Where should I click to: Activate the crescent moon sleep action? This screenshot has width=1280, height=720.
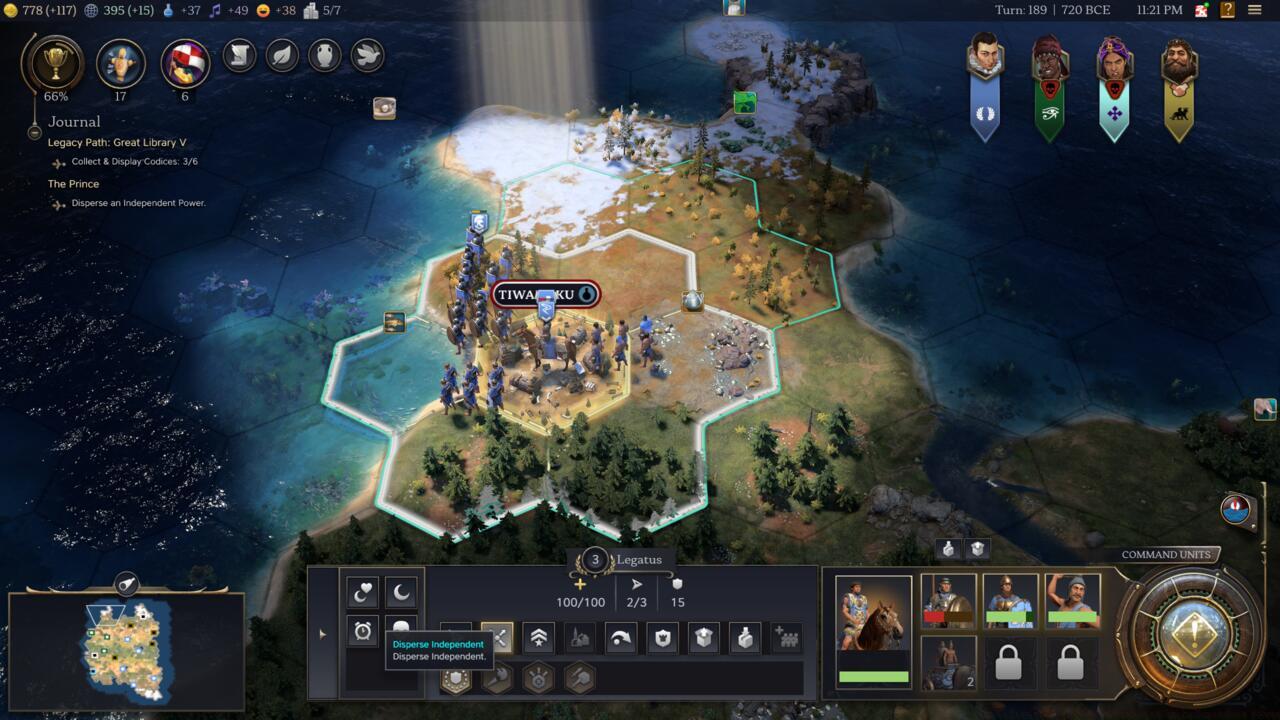(x=401, y=593)
